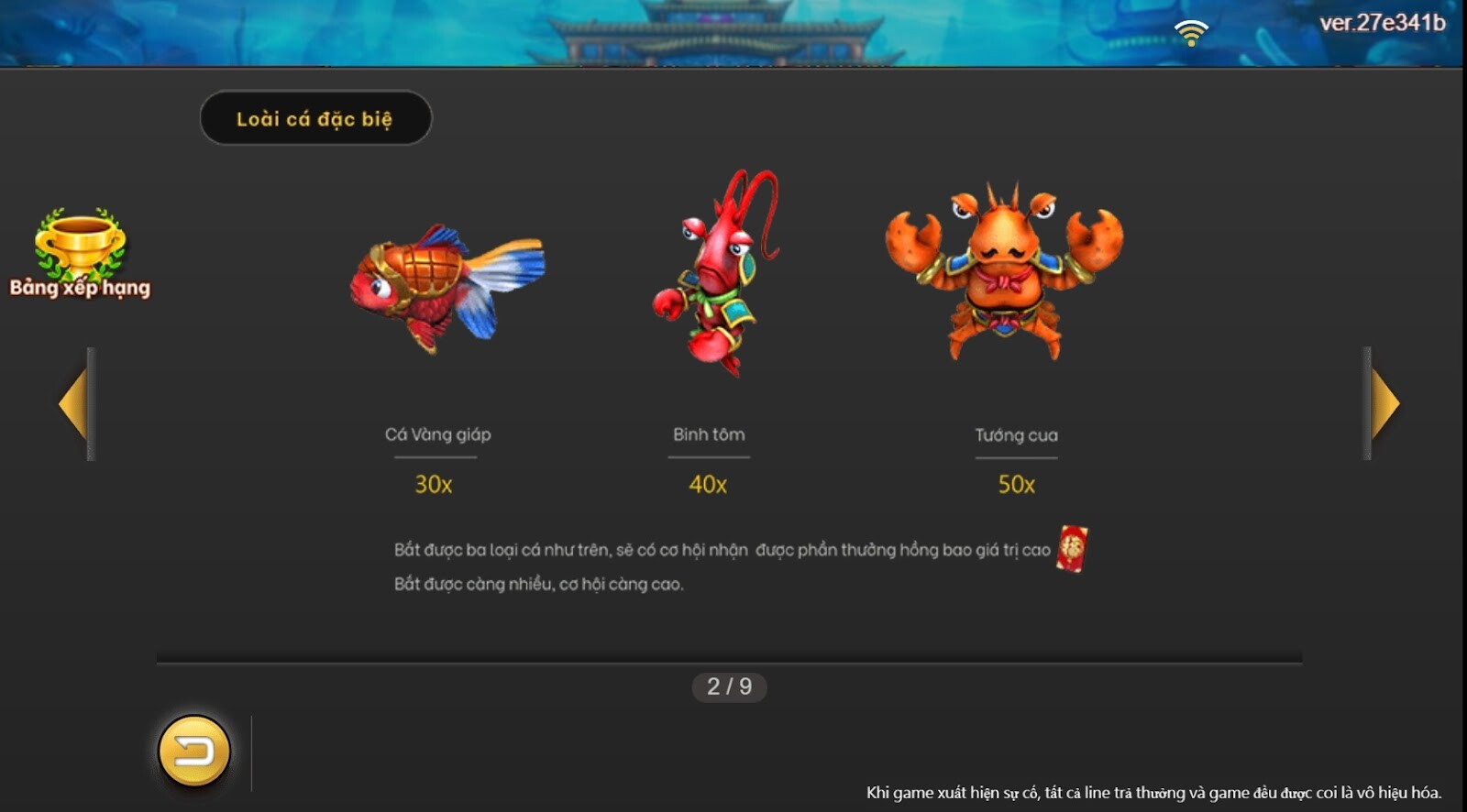Click the wifi signal strength icon
1467x812 pixels.
(x=1192, y=29)
